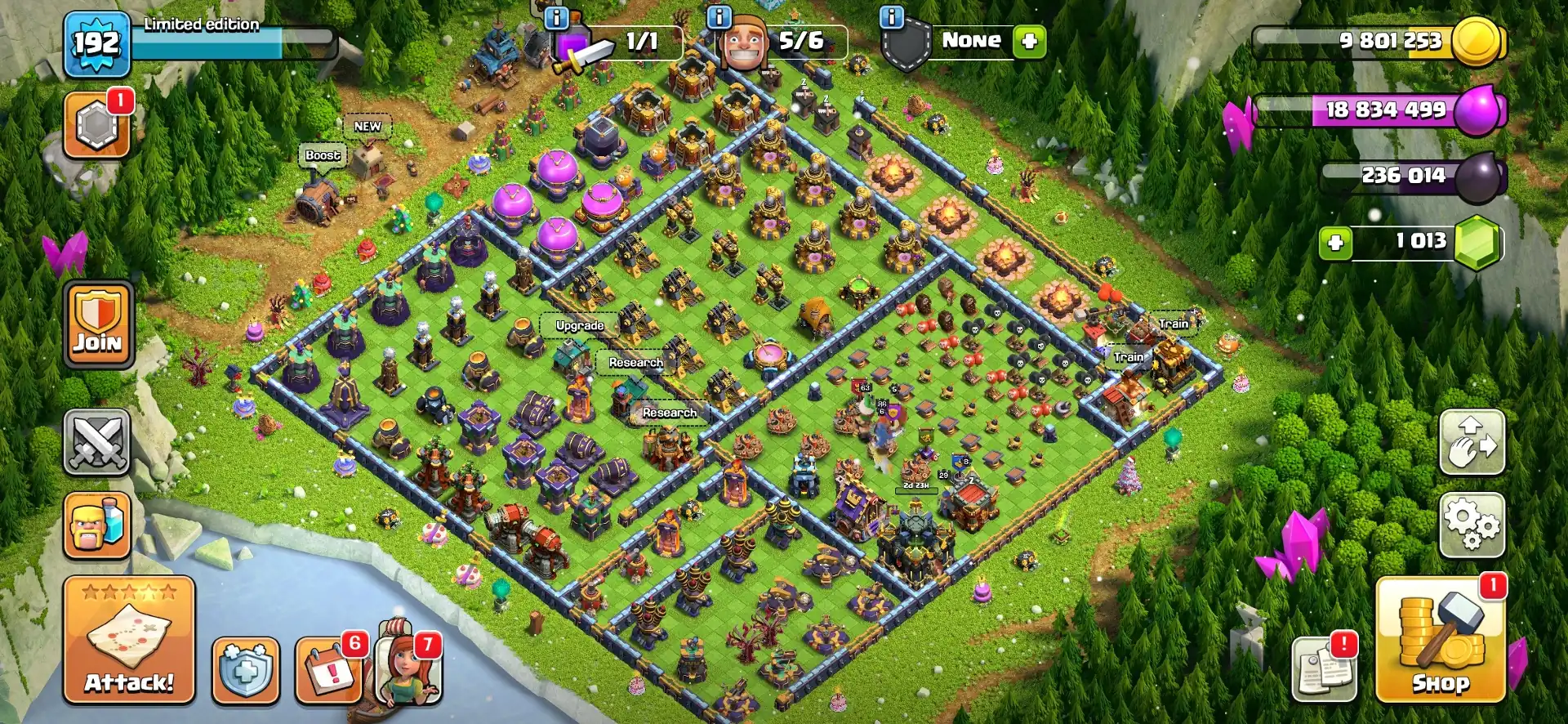This screenshot has height=724, width=1568.
Task: Click the Upgrade label on the building
Action: (x=579, y=324)
